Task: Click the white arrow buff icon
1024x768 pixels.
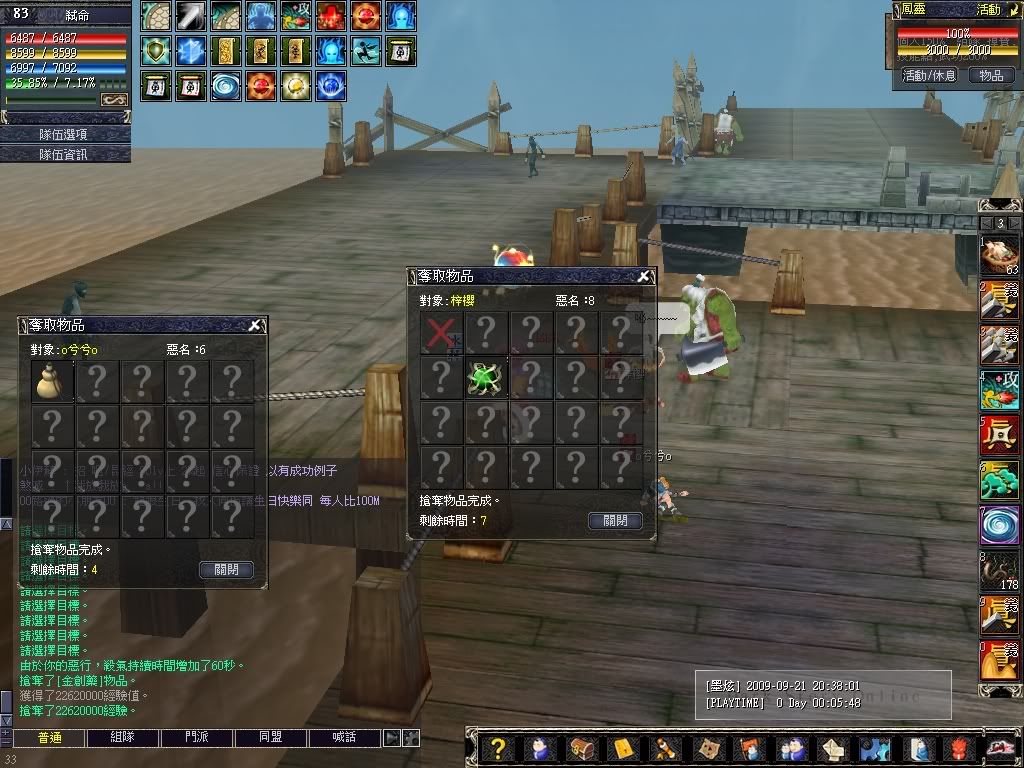Action: 191,15
